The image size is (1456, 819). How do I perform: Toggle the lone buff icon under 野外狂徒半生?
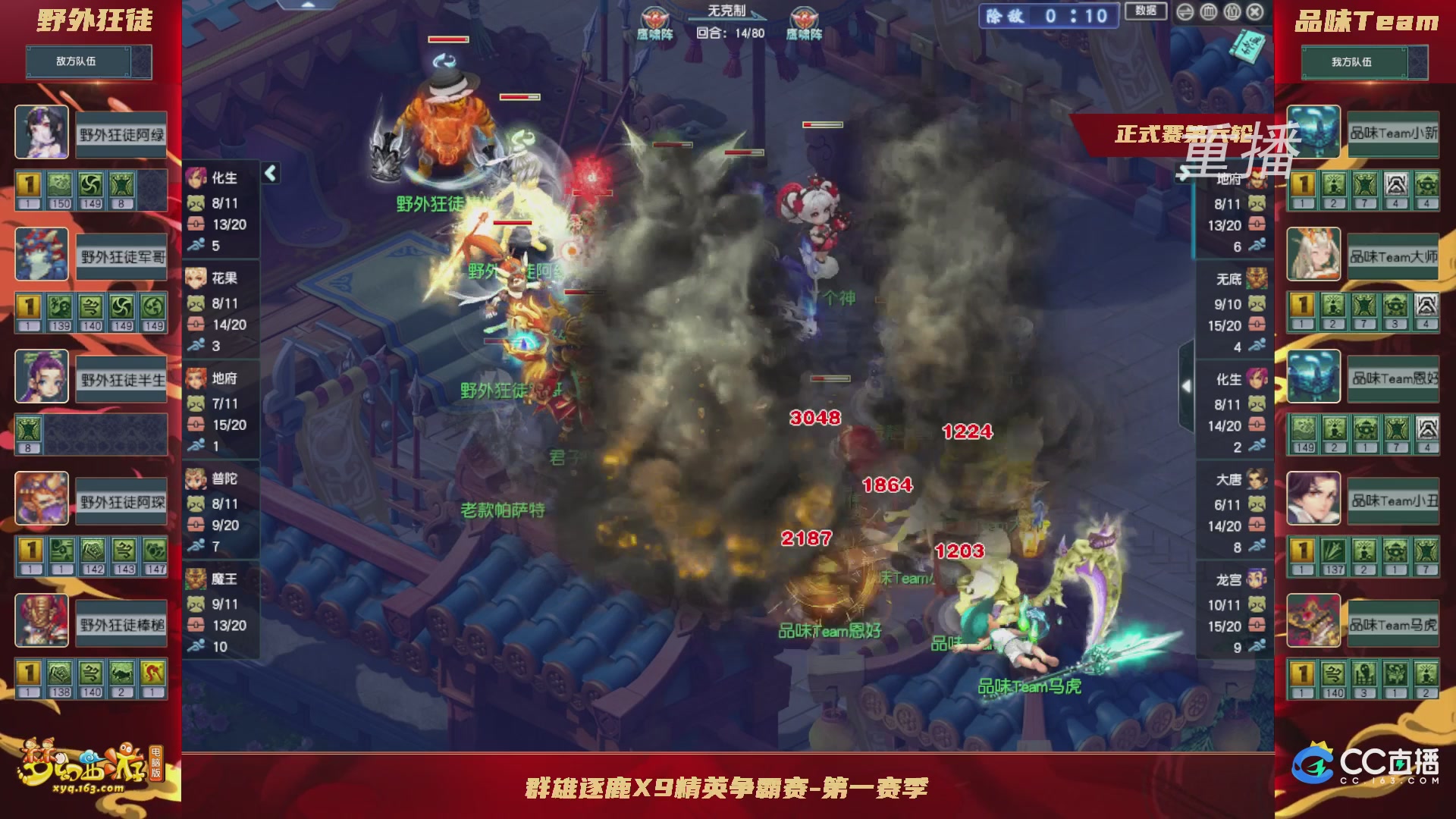pyautogui.click(x=28, y=429)
